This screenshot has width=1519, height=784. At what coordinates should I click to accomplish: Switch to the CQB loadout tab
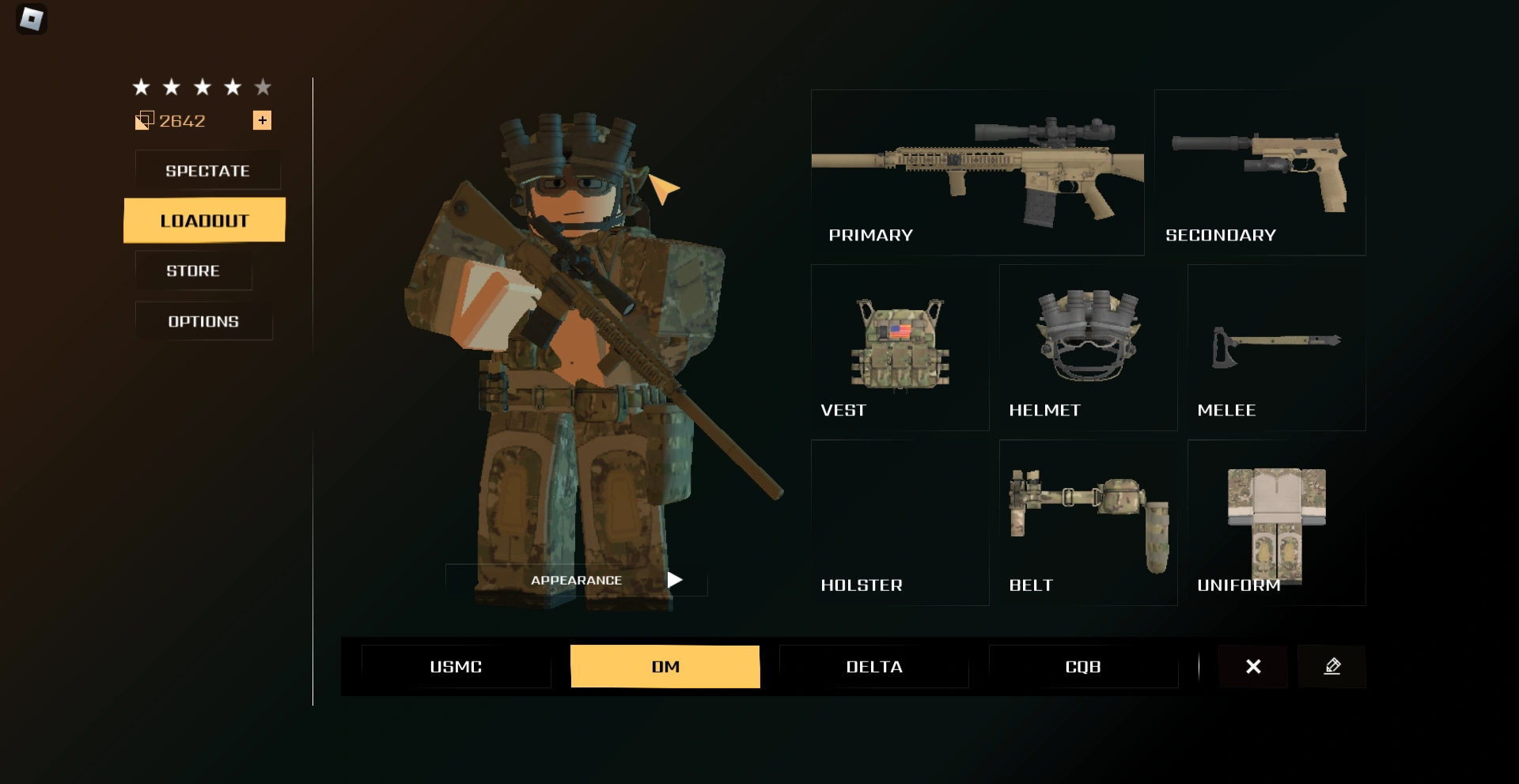(1083, 666)
